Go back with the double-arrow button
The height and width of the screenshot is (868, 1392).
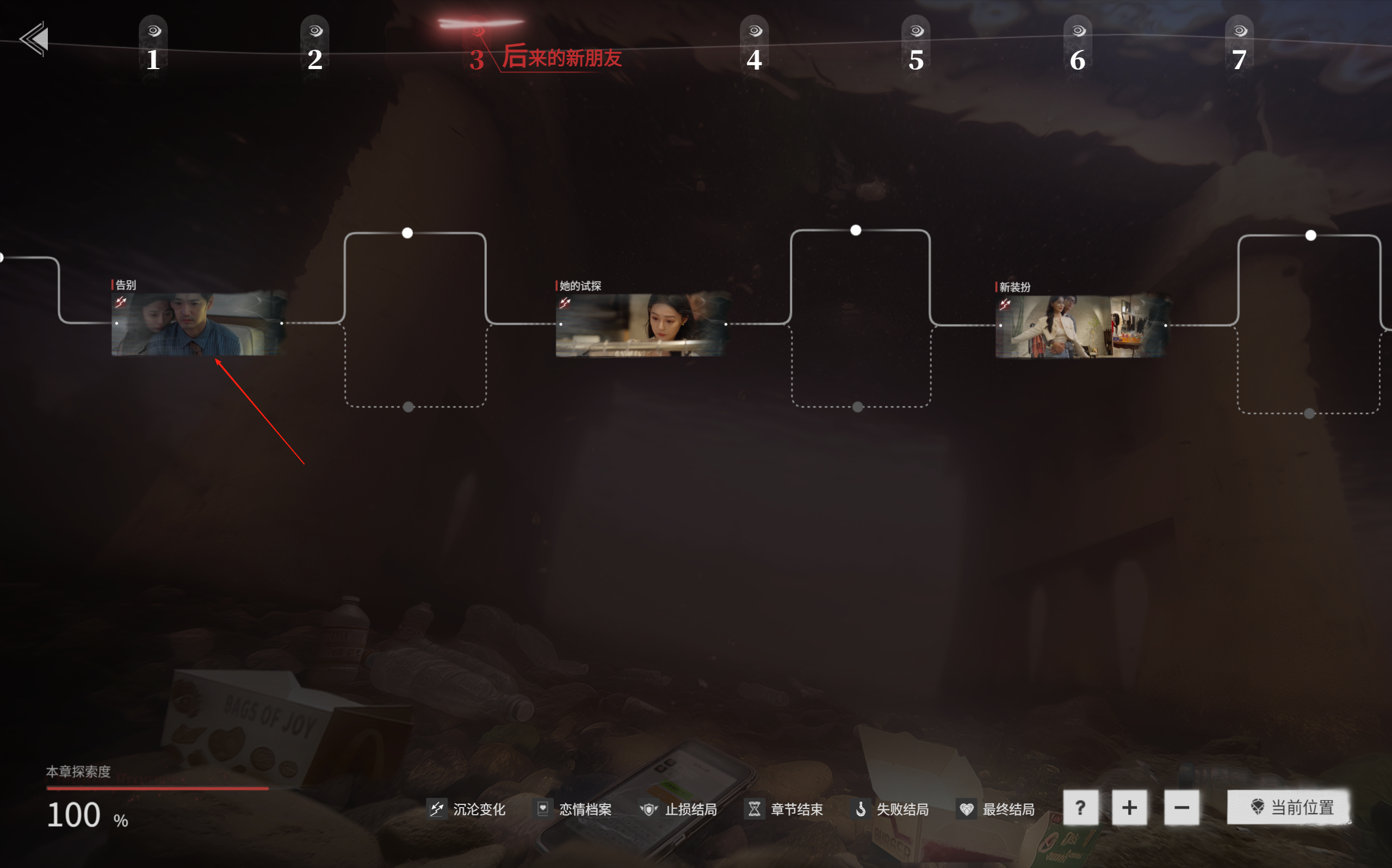(34, 39)
